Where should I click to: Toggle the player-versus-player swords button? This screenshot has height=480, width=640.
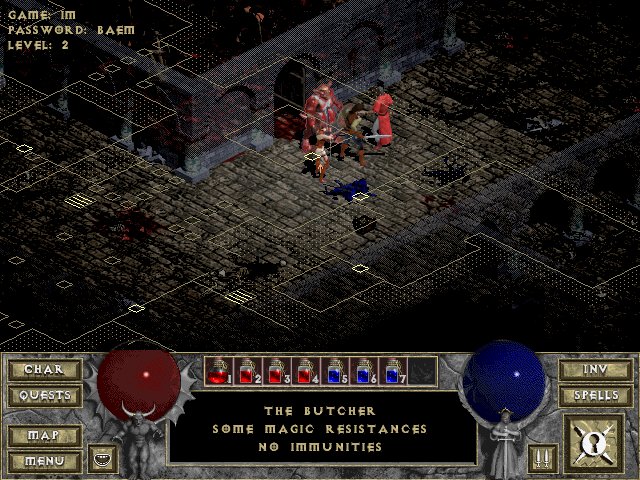click(540, 458)
